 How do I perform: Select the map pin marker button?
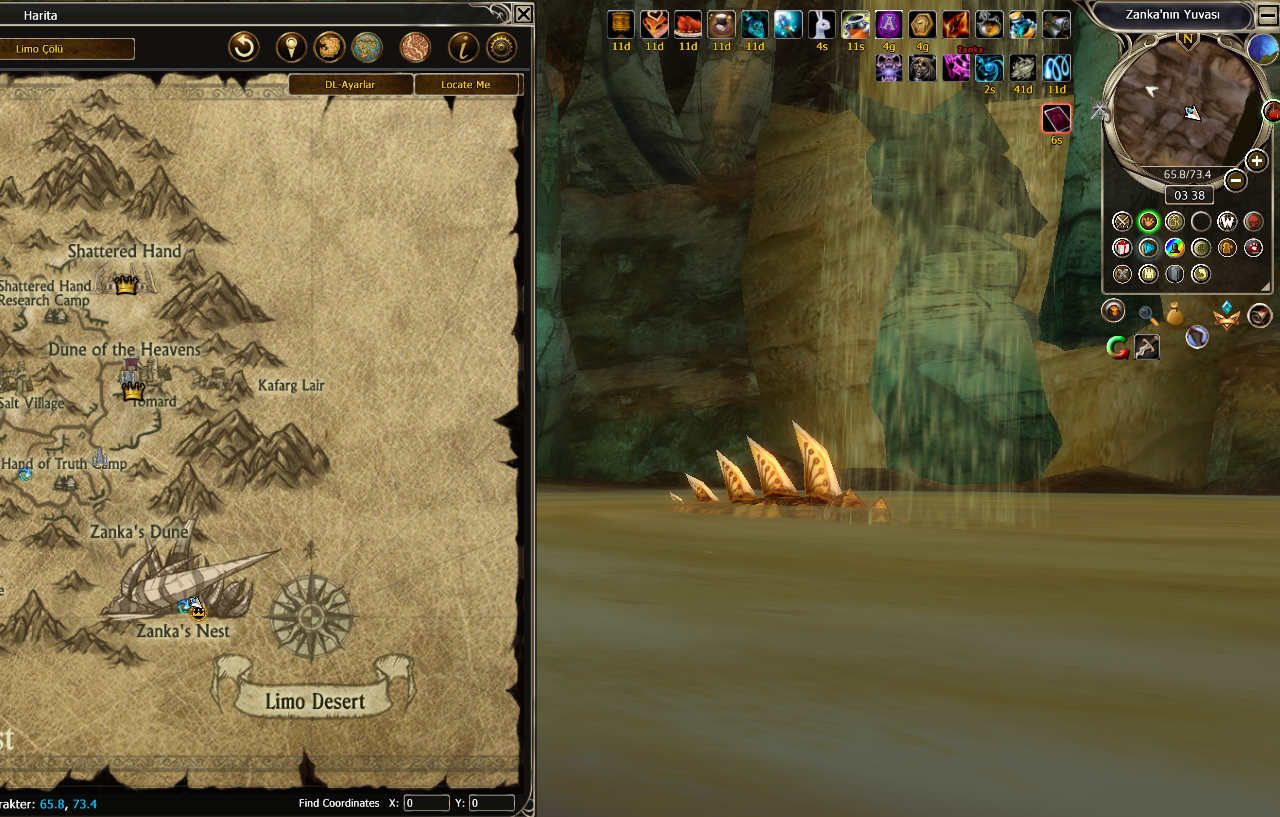[x=290, y=47]
